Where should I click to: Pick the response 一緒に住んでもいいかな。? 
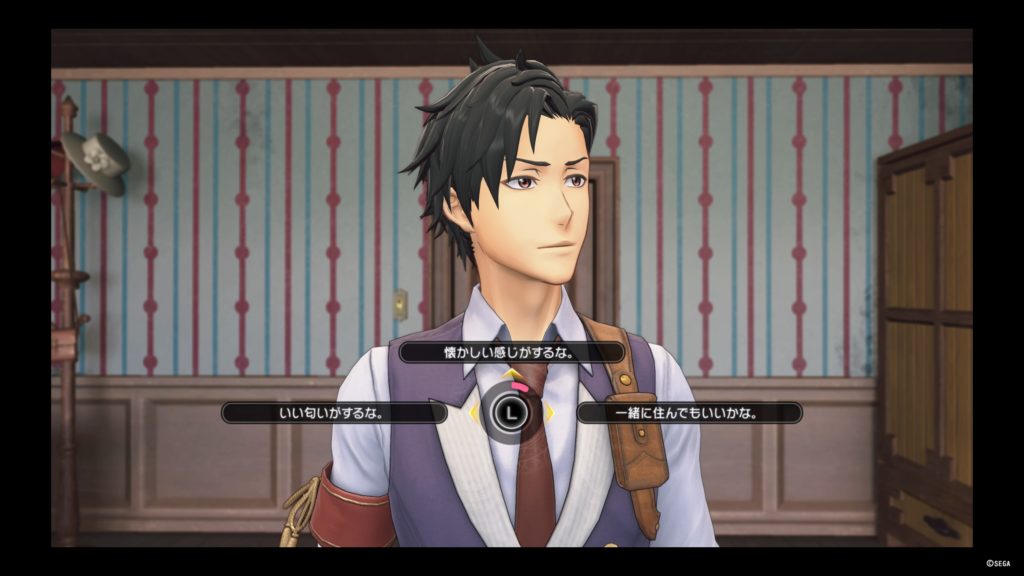690,412
